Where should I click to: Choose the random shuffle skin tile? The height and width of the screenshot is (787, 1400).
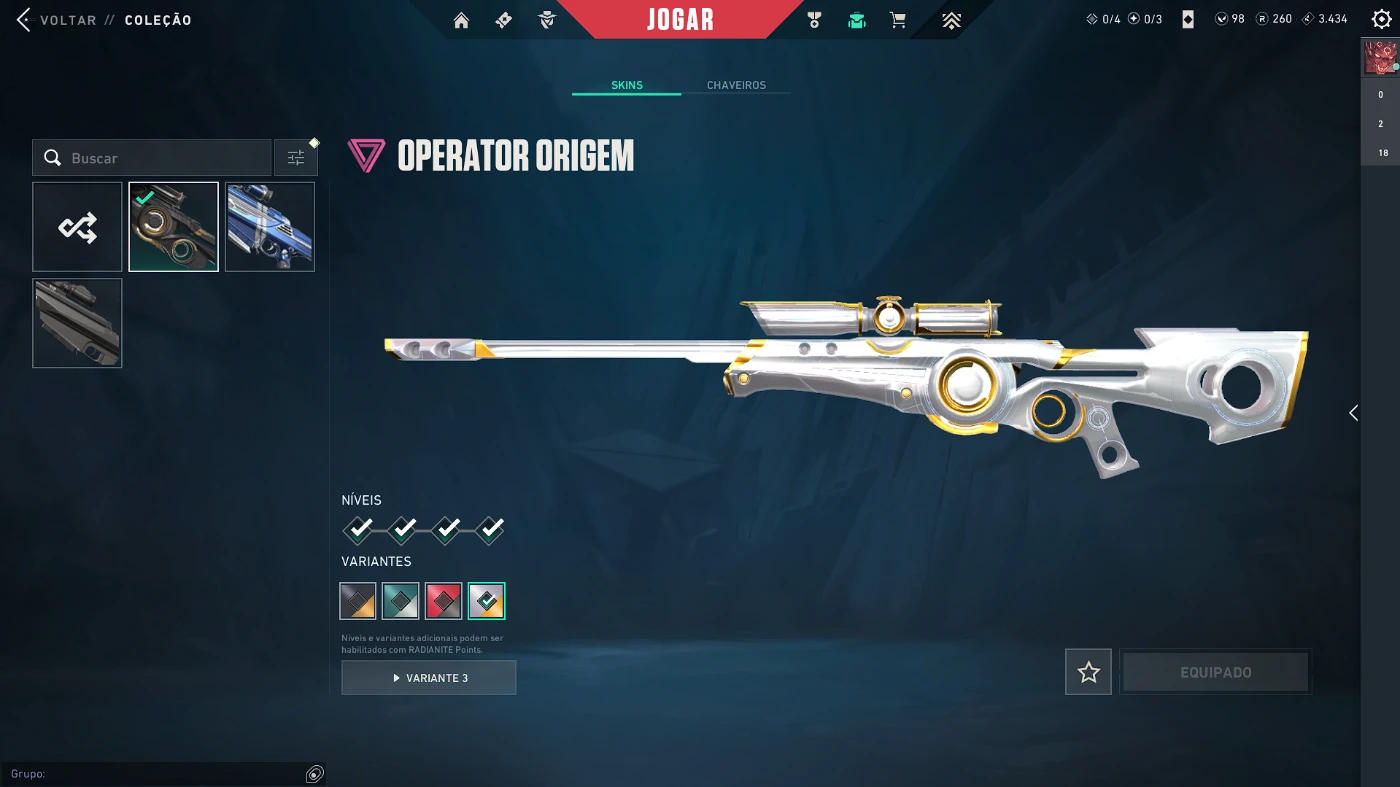click(77, 227)
